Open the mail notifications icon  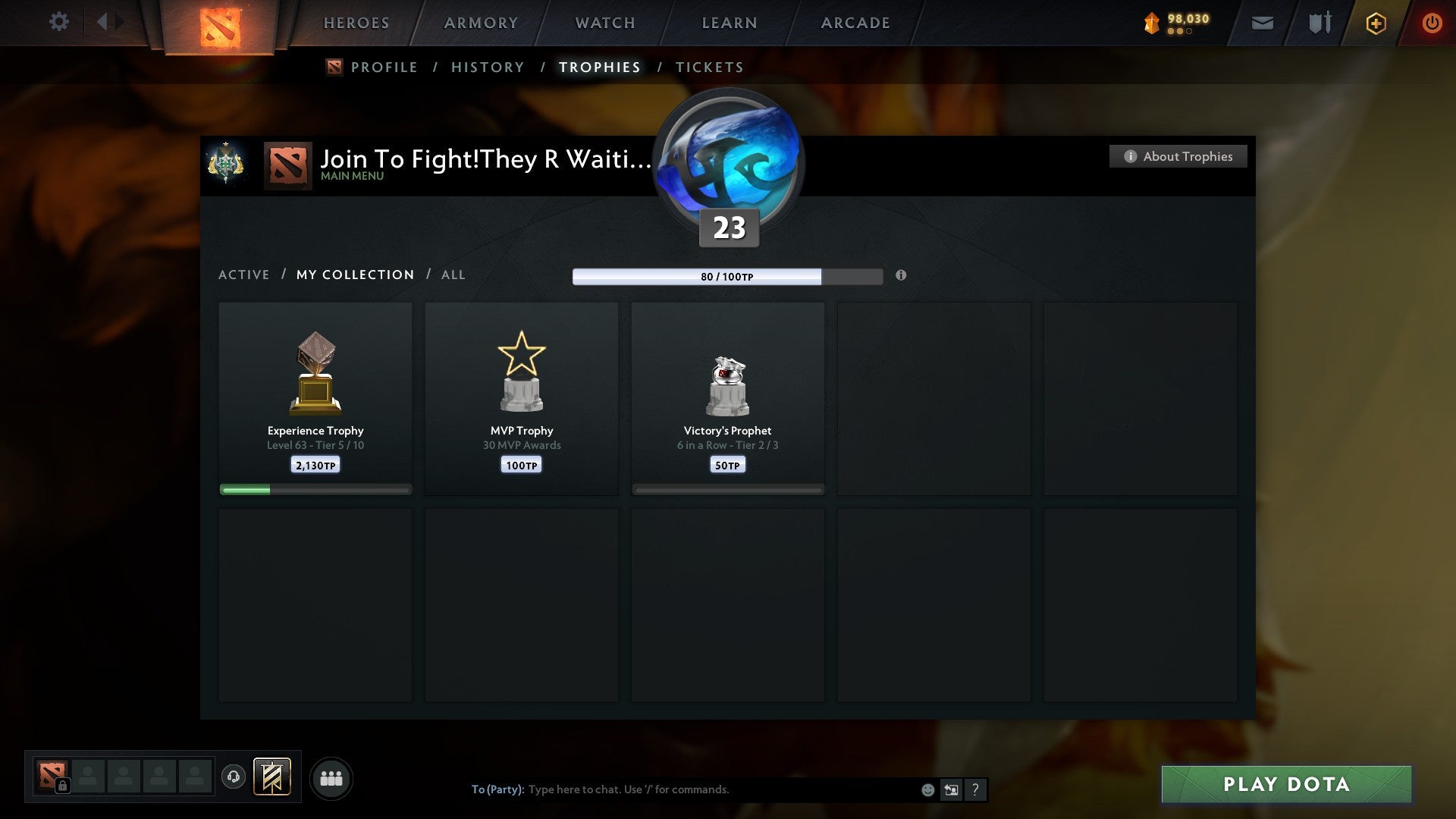coord(1263,23)
